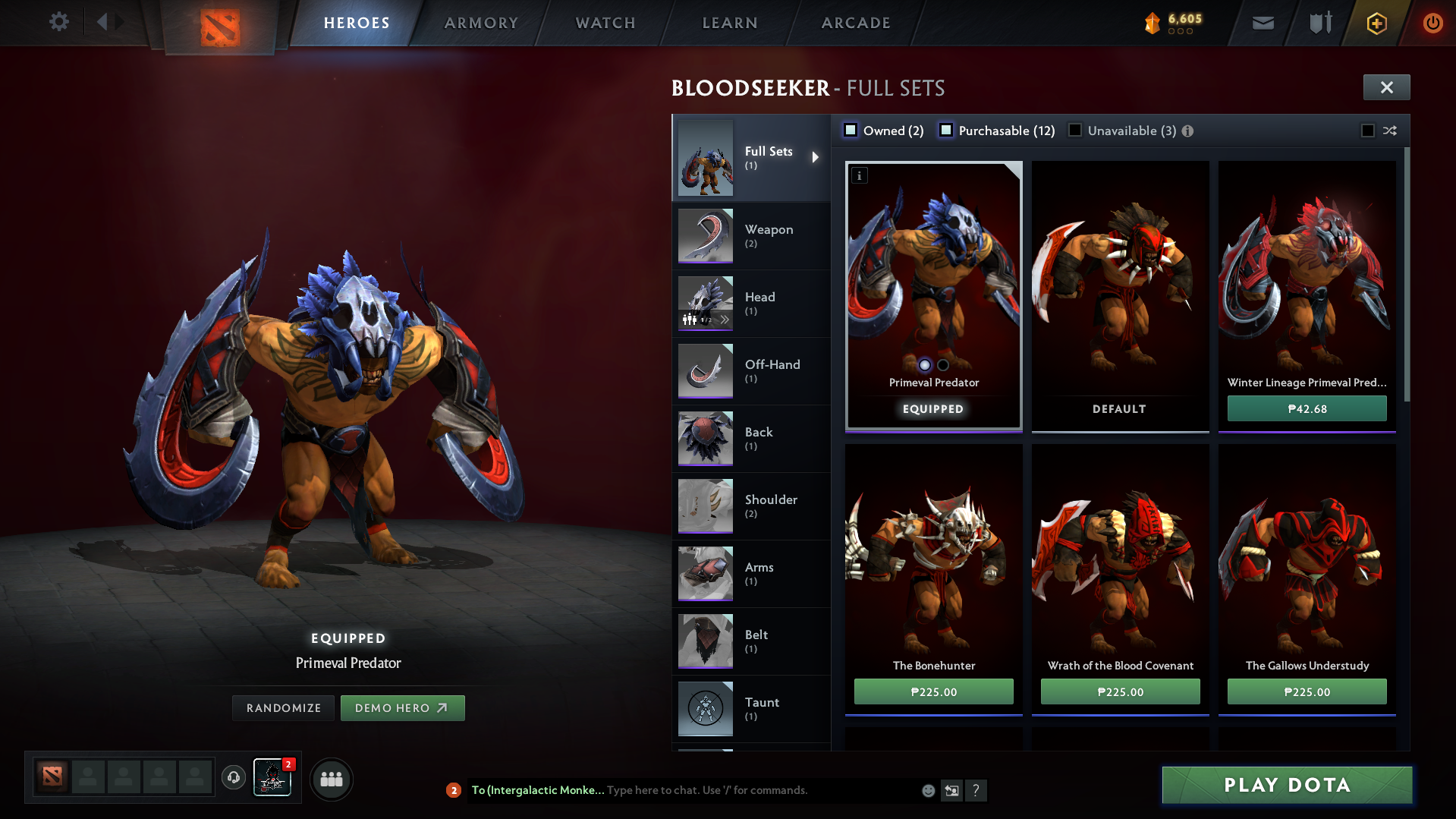Purchase The Bonehunter set
Viewport: 1456px width, 819px height.
[933, 691]
